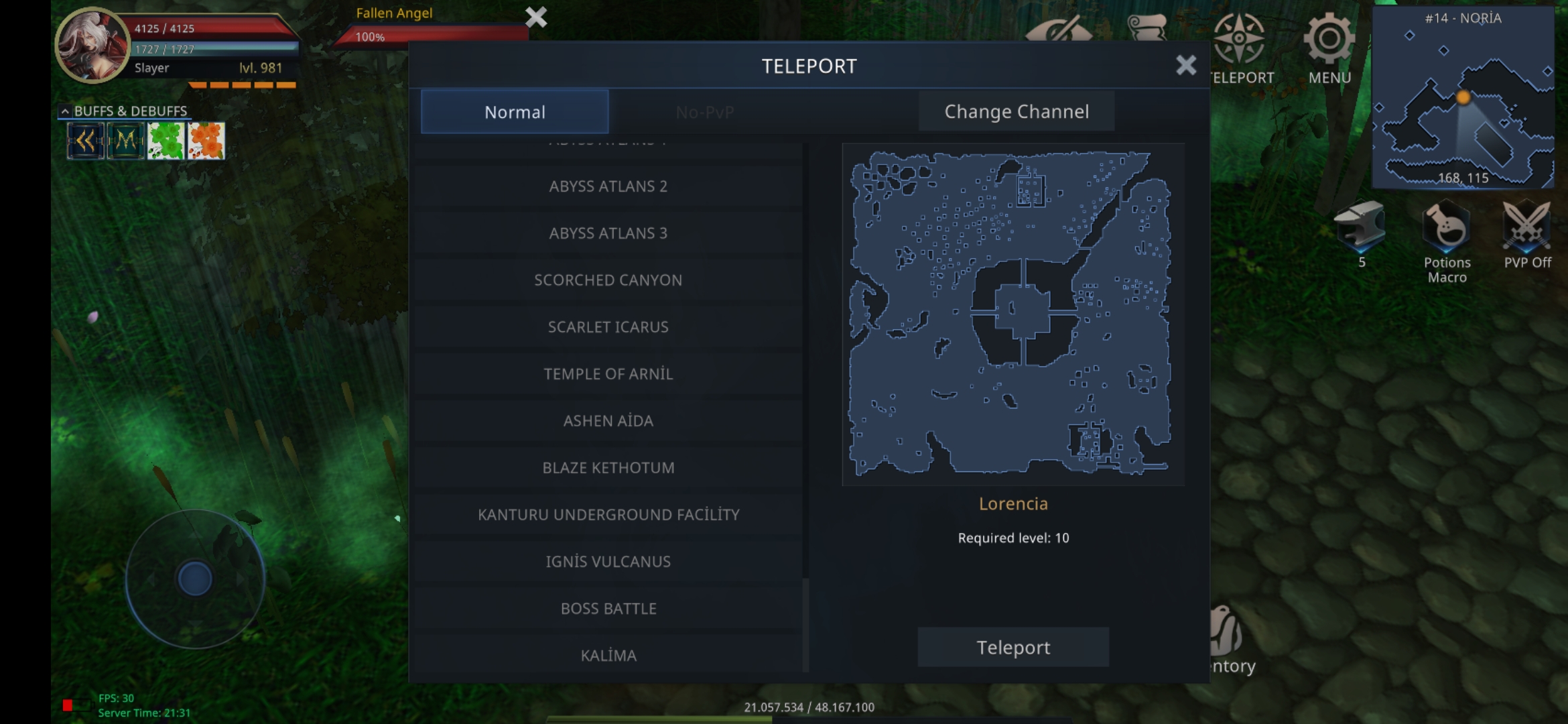
Task: Open the Change Channel option
Action: click(1016, 112)
